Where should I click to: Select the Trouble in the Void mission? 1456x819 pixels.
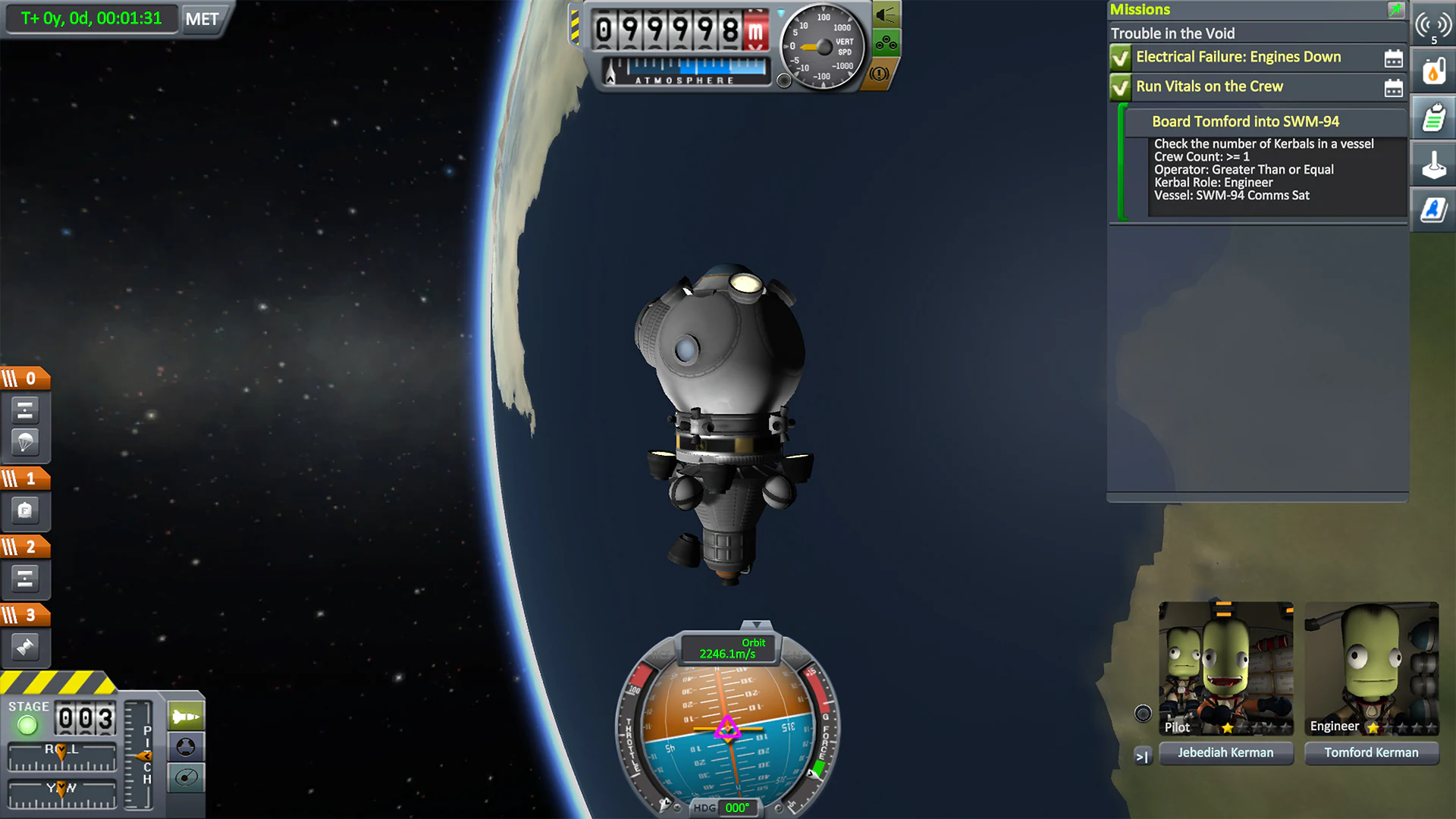pyautogui.click(x=1173, y=33)
